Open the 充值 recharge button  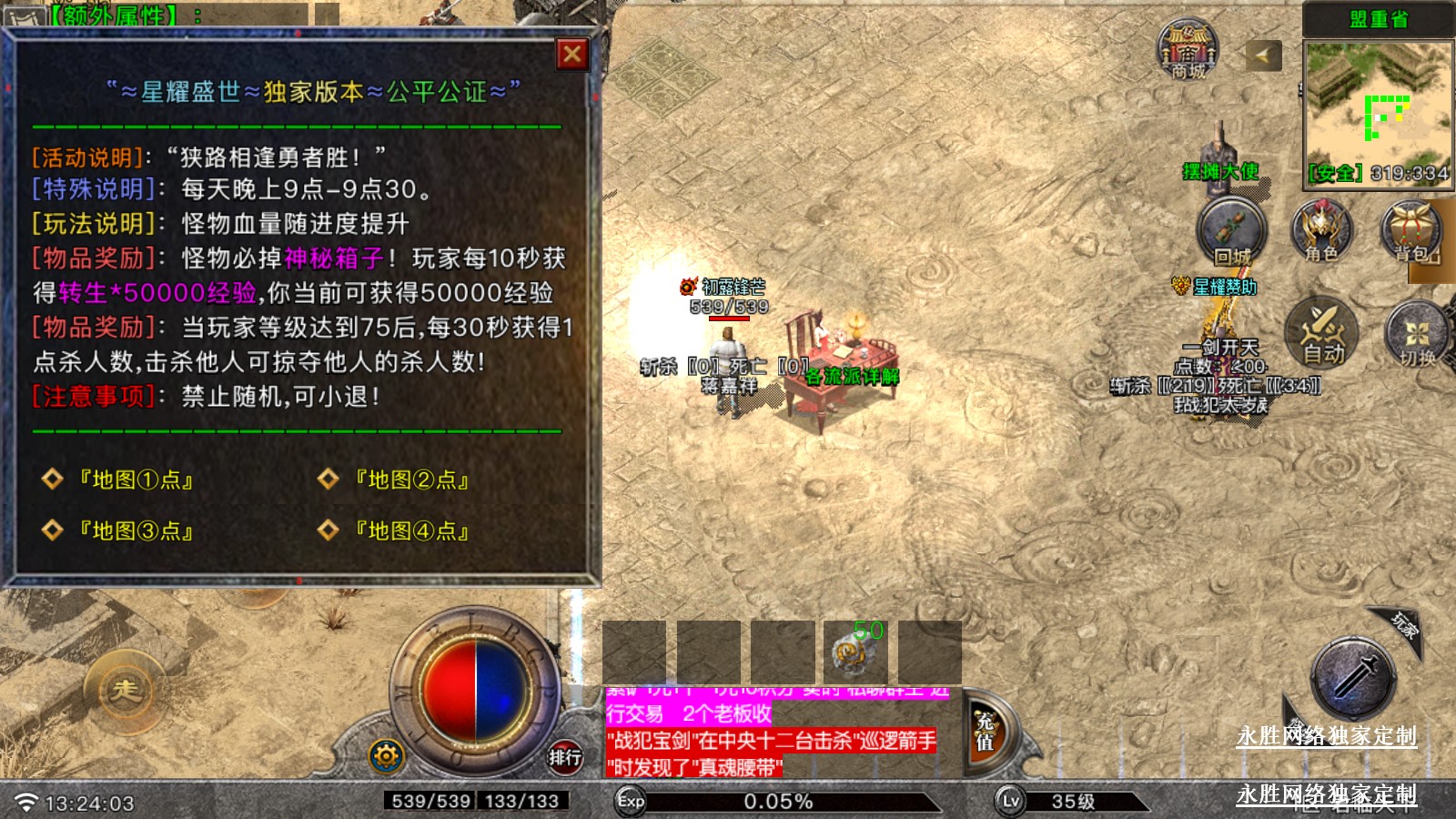click(986, 733)
